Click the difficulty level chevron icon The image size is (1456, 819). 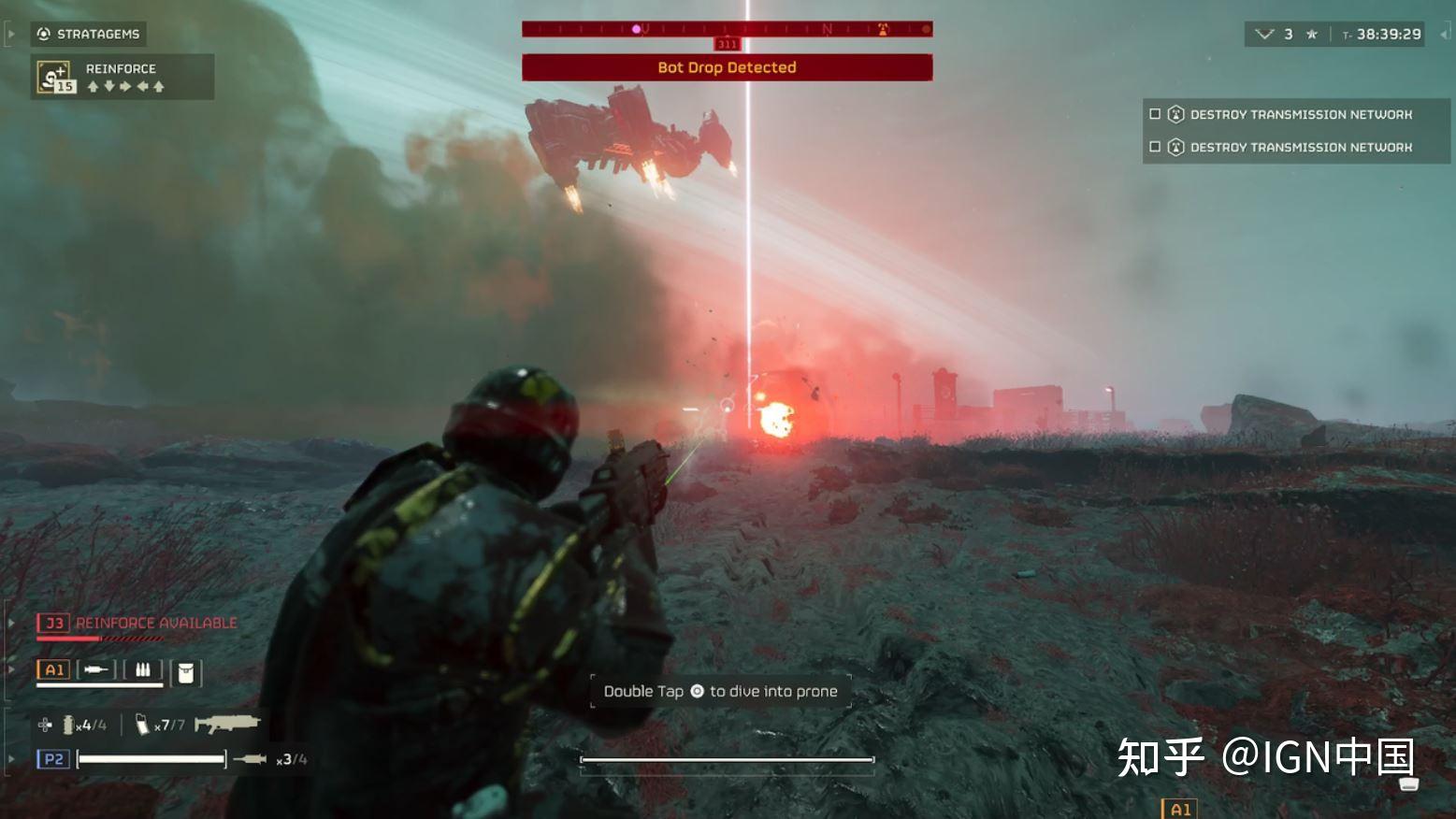[x=1264, y=35]
